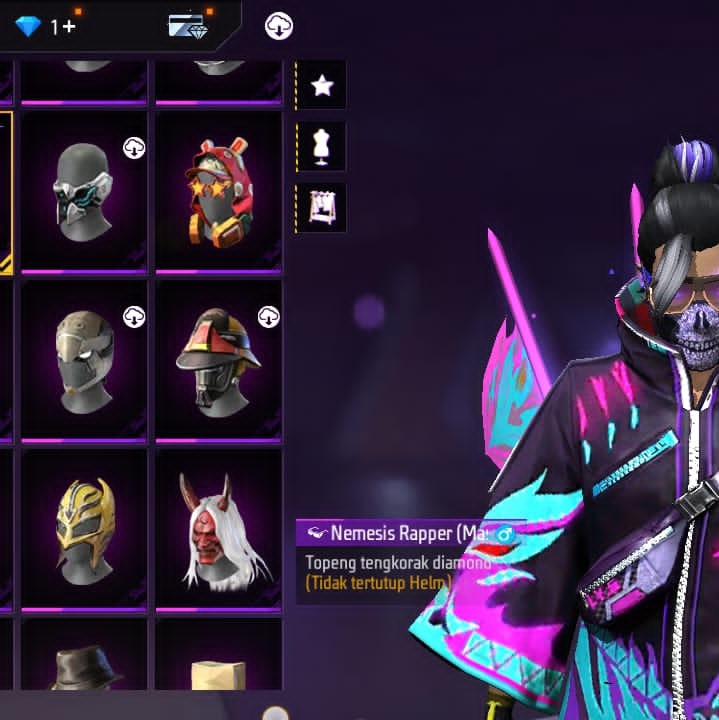Select the clothes rack tab
Image resolution: width=719 pixels, height=720 pixels.
[x=321, y=207]
